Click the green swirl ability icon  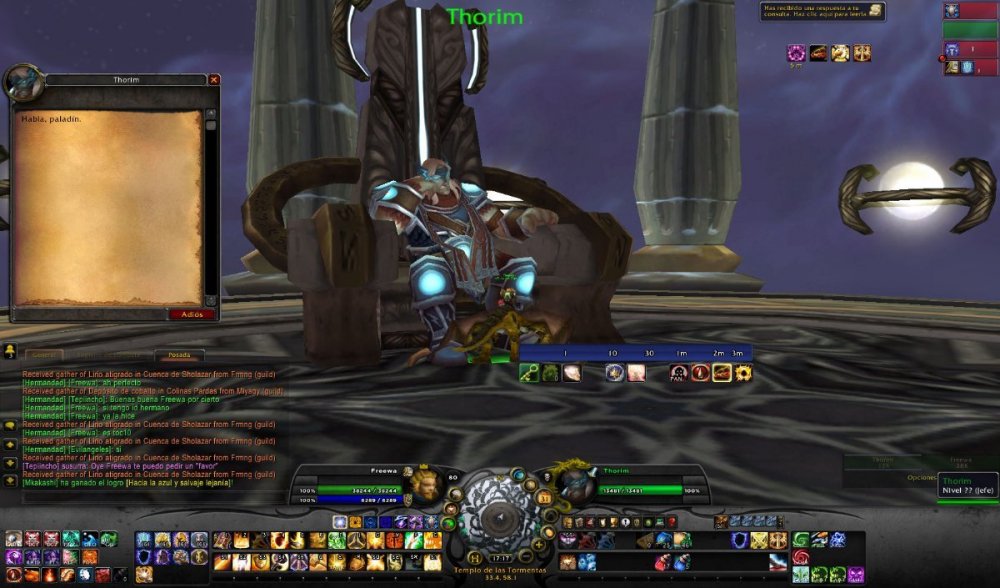(801, 541)
